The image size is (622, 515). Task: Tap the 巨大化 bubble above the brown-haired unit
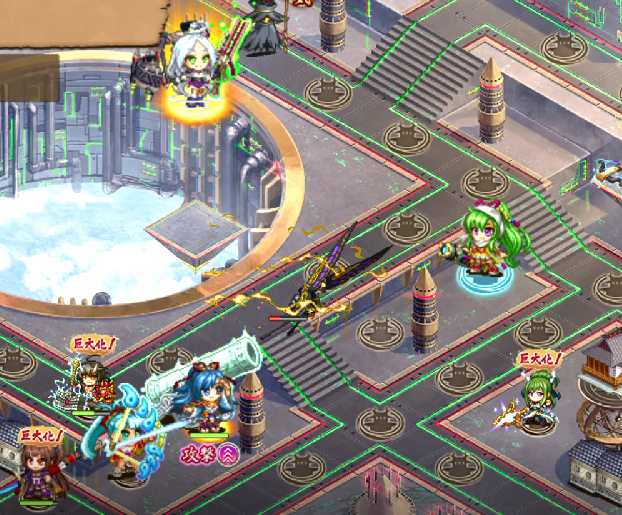click(x=42, y=436)
